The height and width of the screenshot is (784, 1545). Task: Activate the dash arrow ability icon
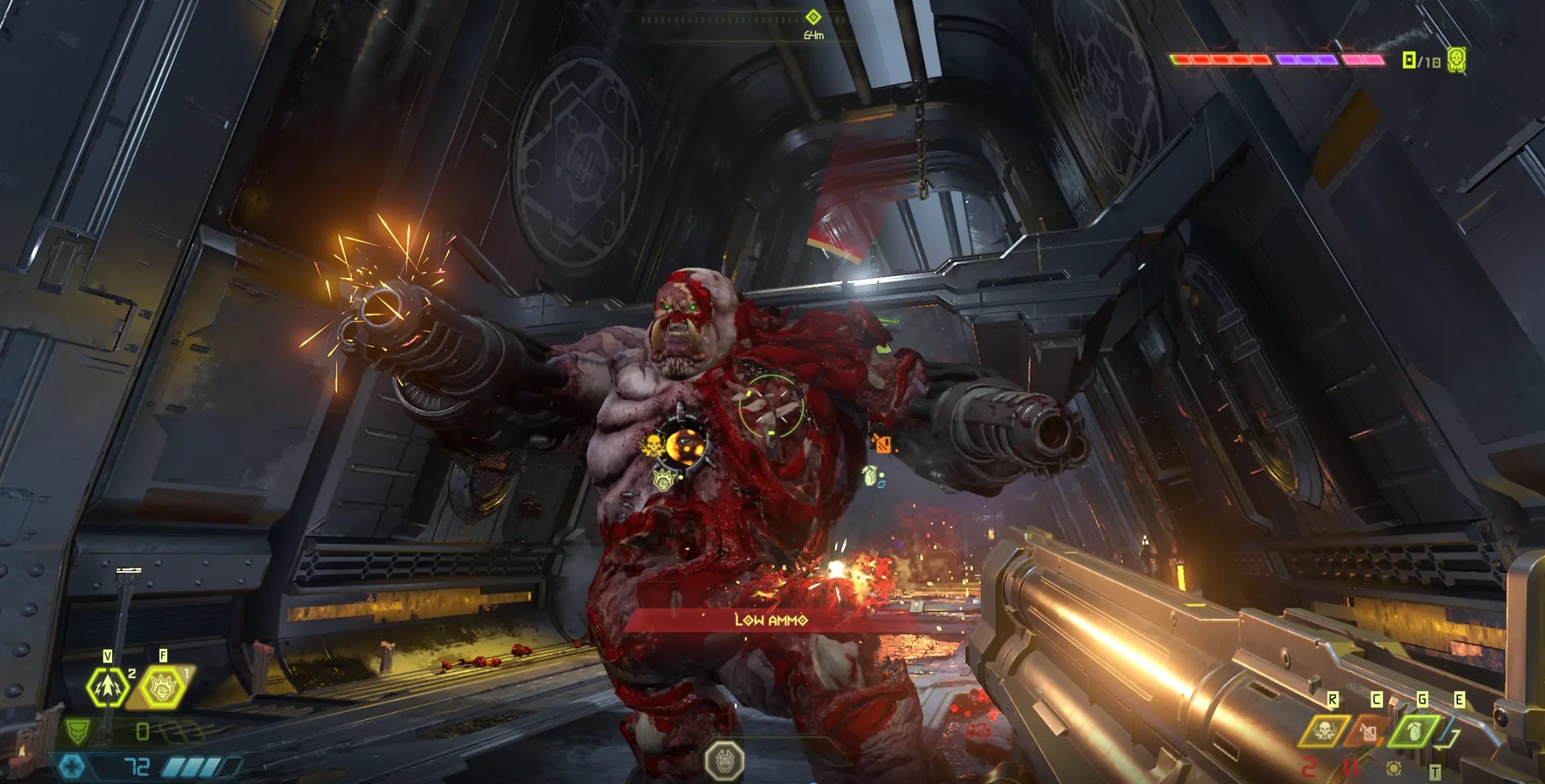tap(108, 687)
